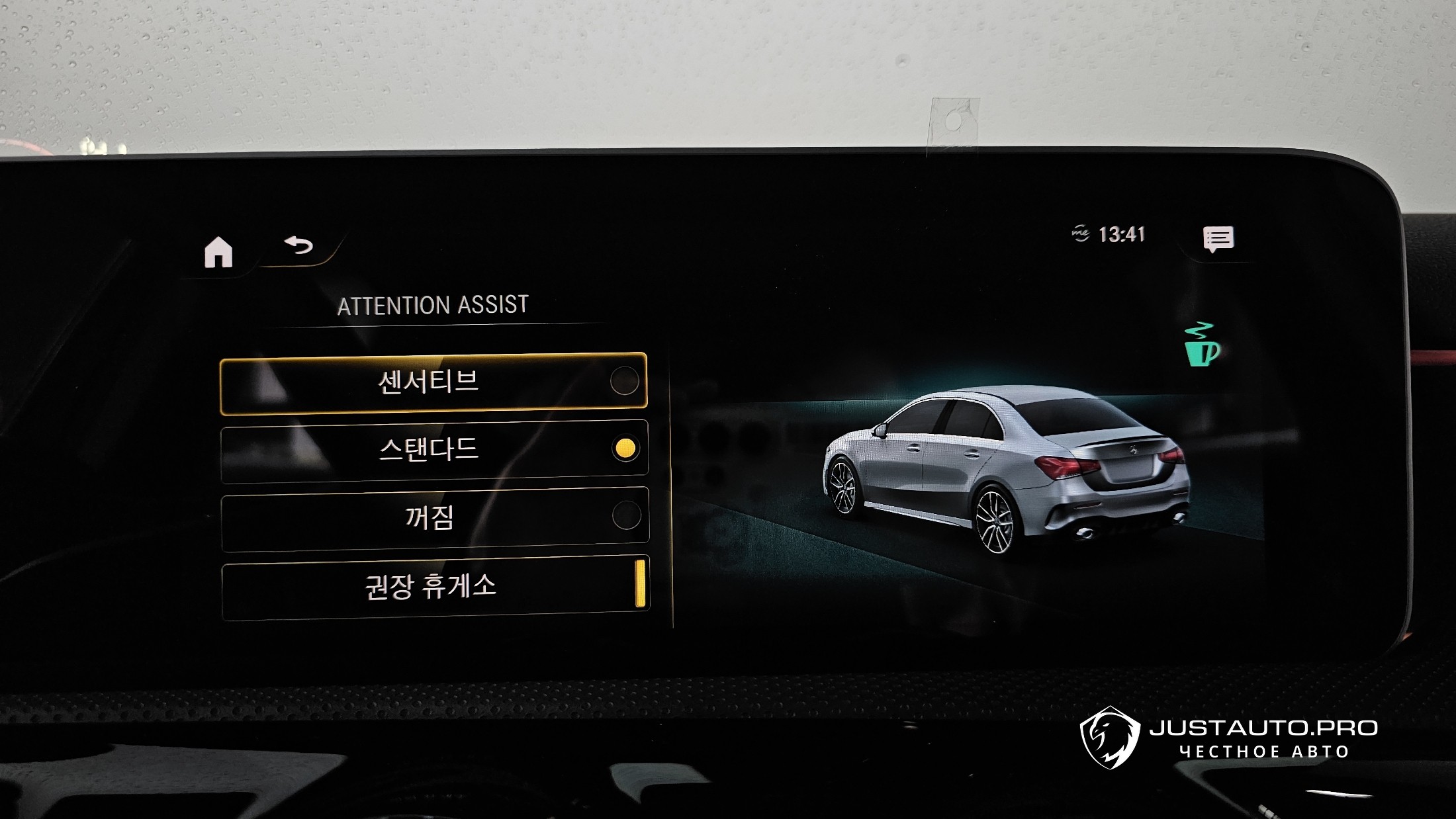Select the 센서티브 sensitivity option
Screen dimensions: 1456x819
tap(433, 383)
